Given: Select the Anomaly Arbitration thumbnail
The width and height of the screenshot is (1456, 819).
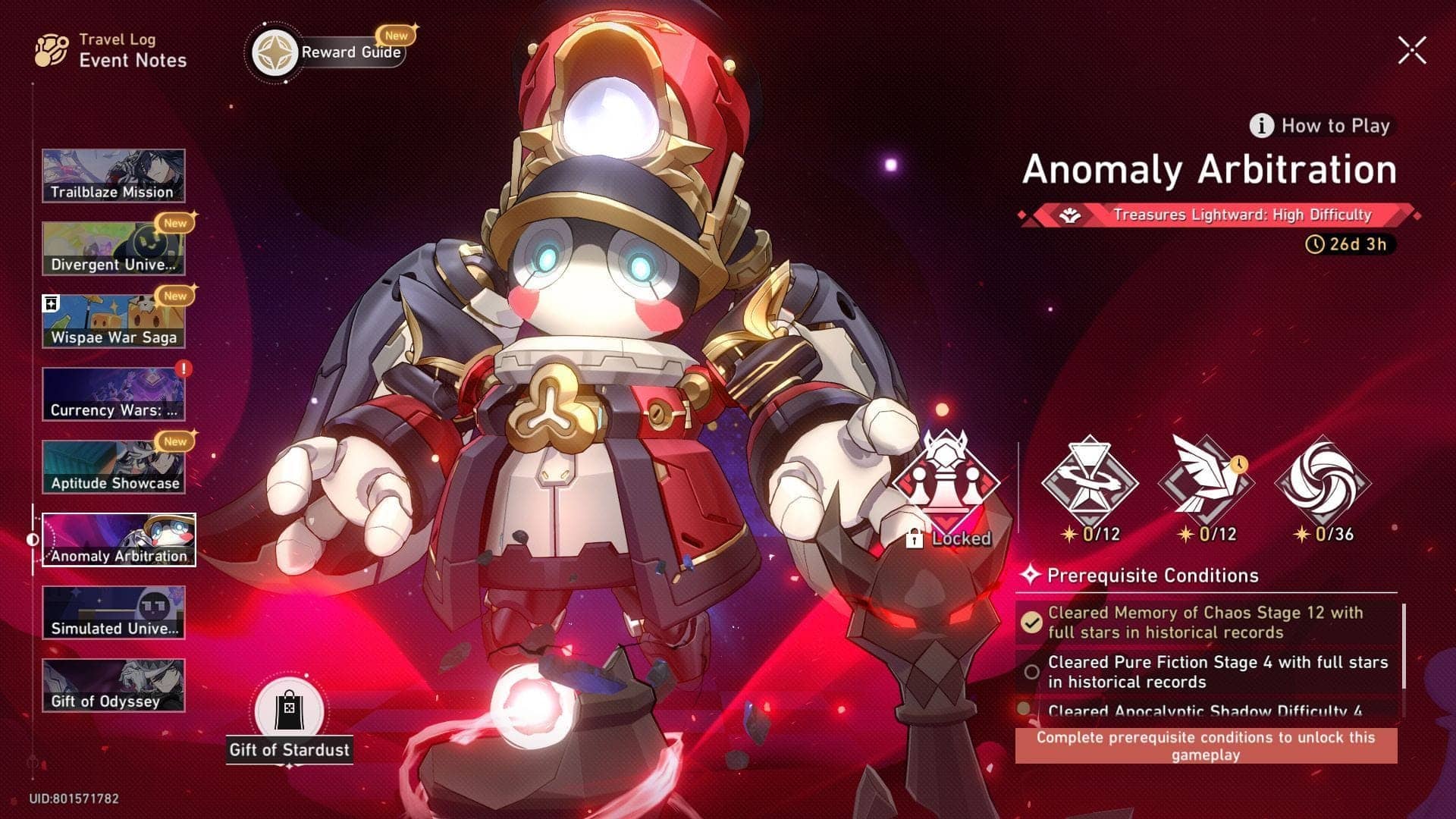Looking at the screenshot, I should [119, 538].
